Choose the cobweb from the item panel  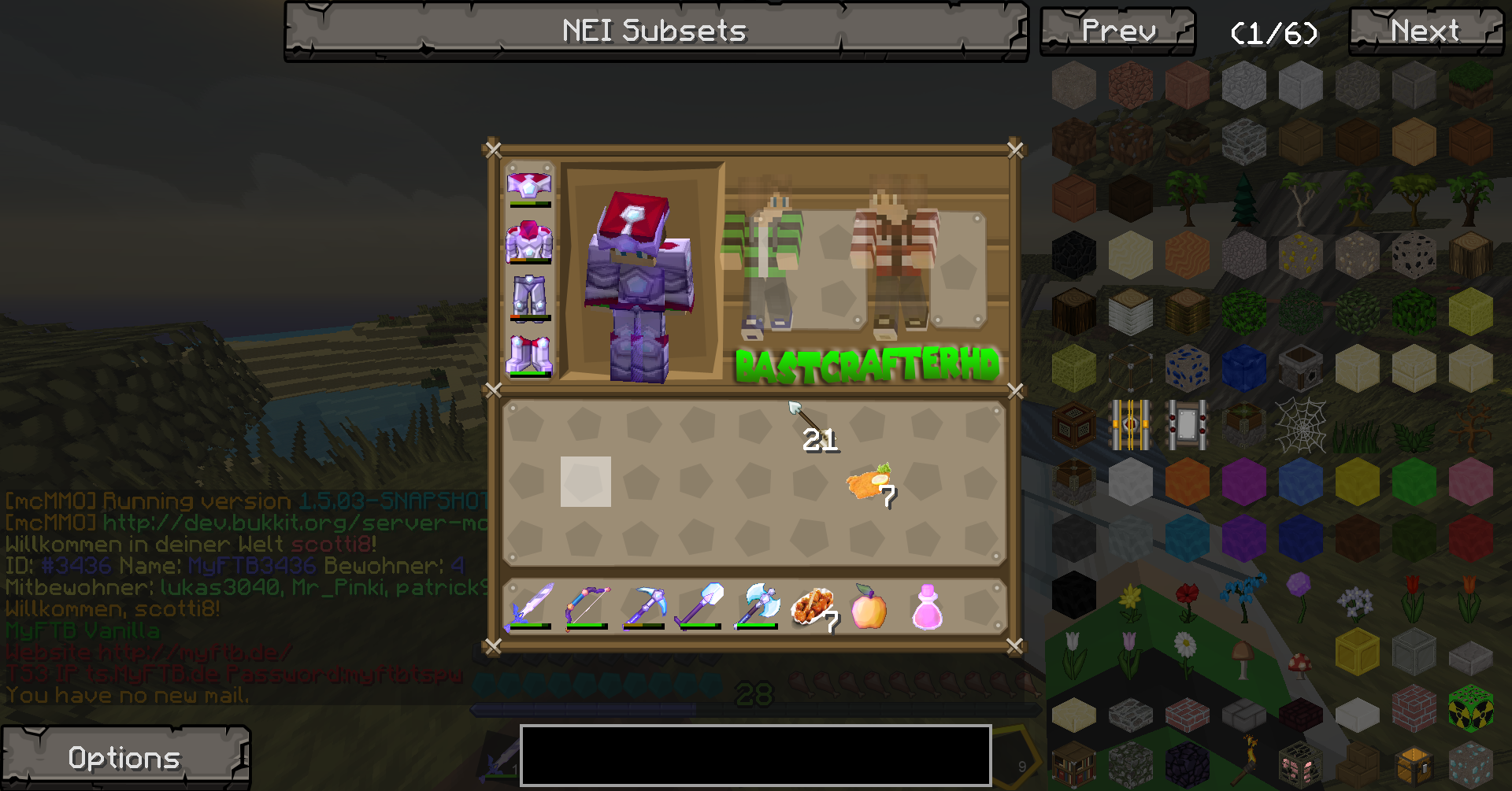click(x=1300, y=425)
